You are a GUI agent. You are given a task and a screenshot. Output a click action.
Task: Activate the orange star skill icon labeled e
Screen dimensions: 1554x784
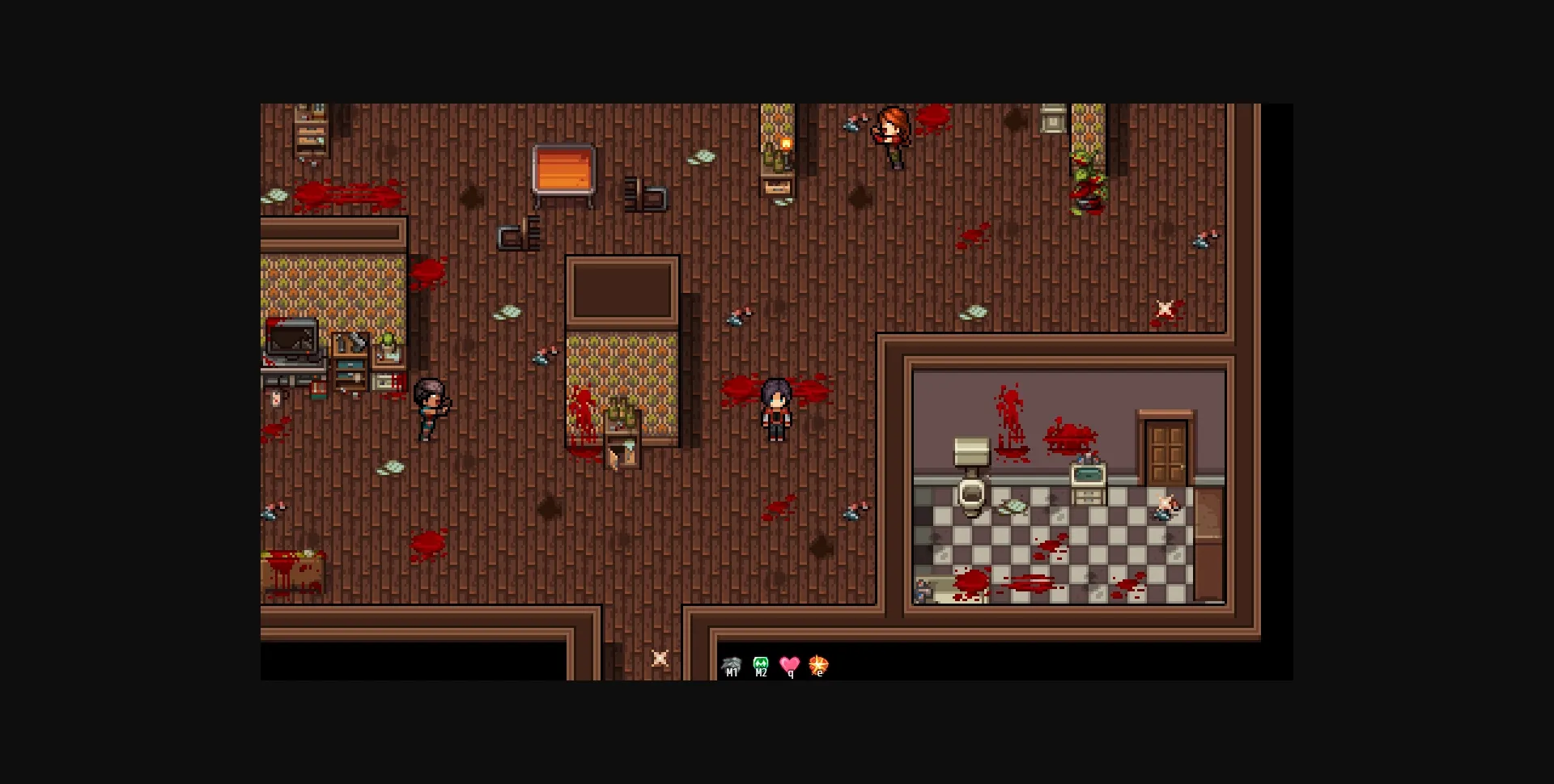point(817,665)
